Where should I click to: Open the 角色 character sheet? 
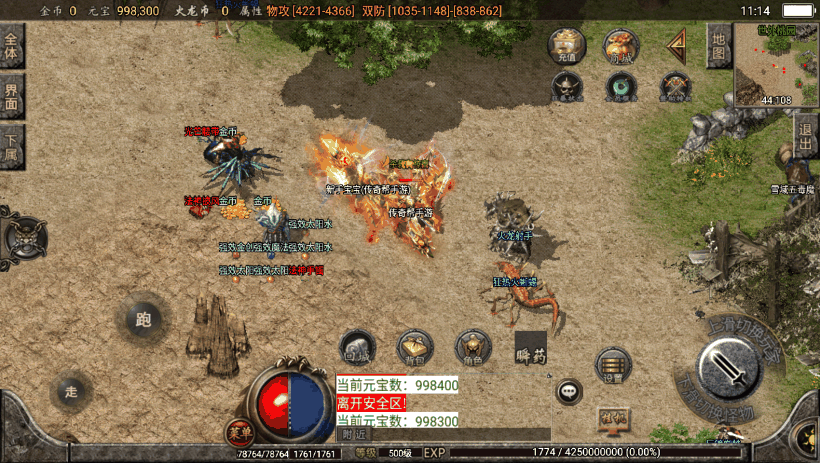click(473, 346)
